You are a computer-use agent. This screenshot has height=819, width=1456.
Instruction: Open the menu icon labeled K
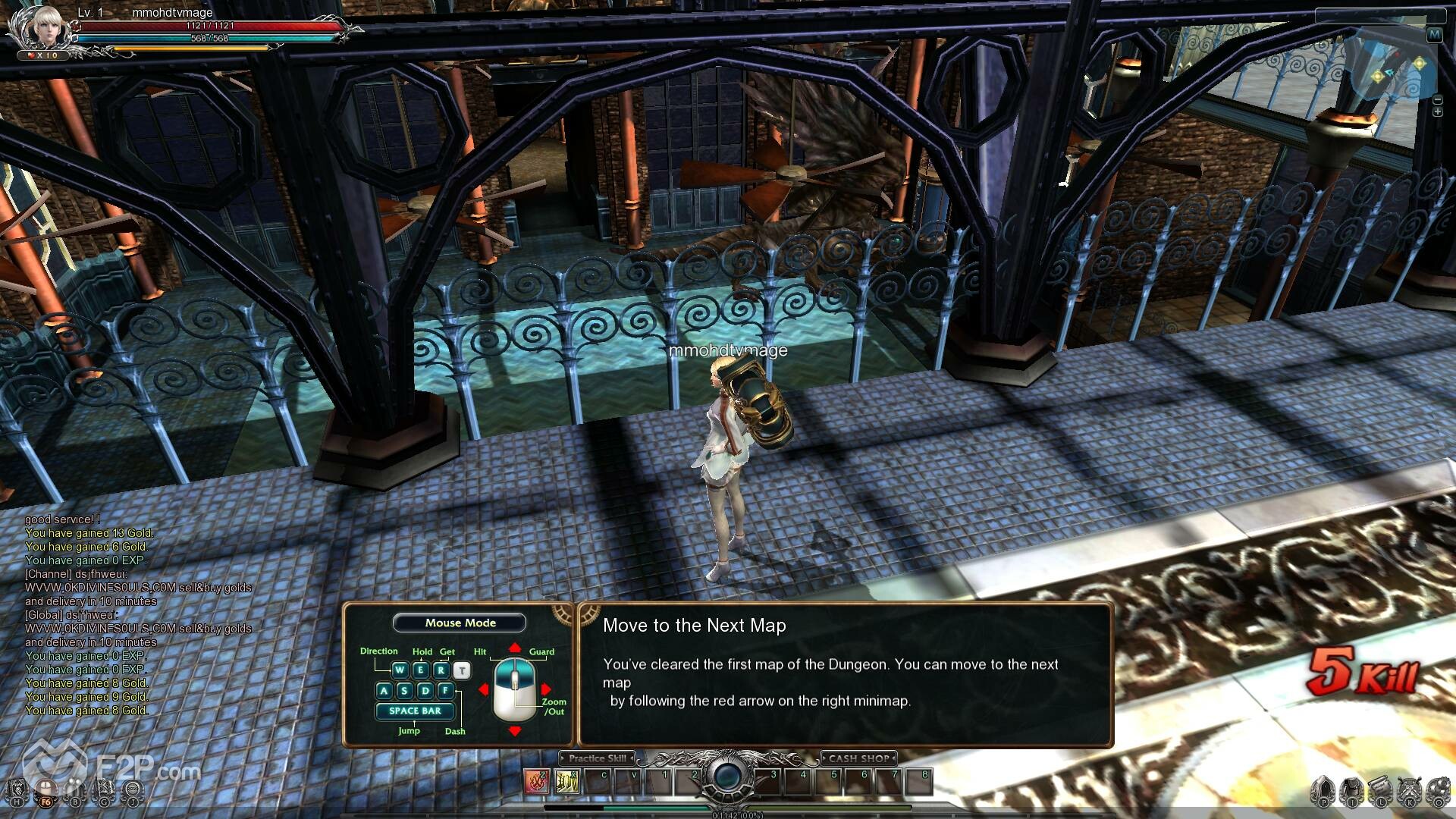click(1410, 790)
